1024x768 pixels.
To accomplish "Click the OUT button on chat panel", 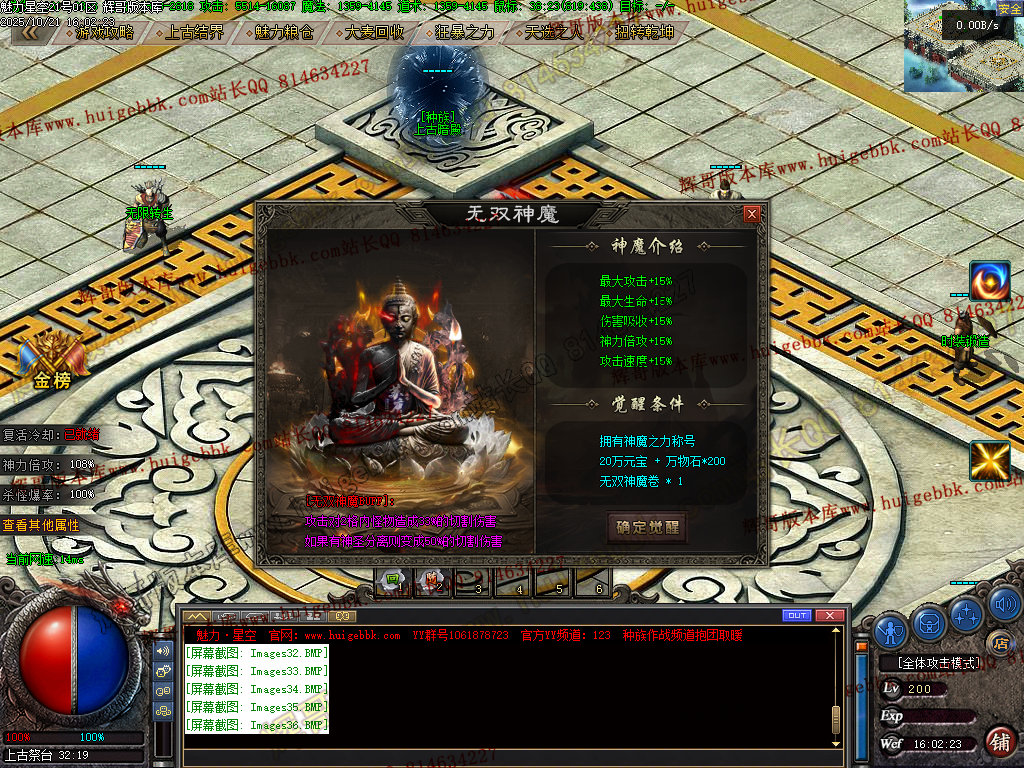I will coord(796,615).
